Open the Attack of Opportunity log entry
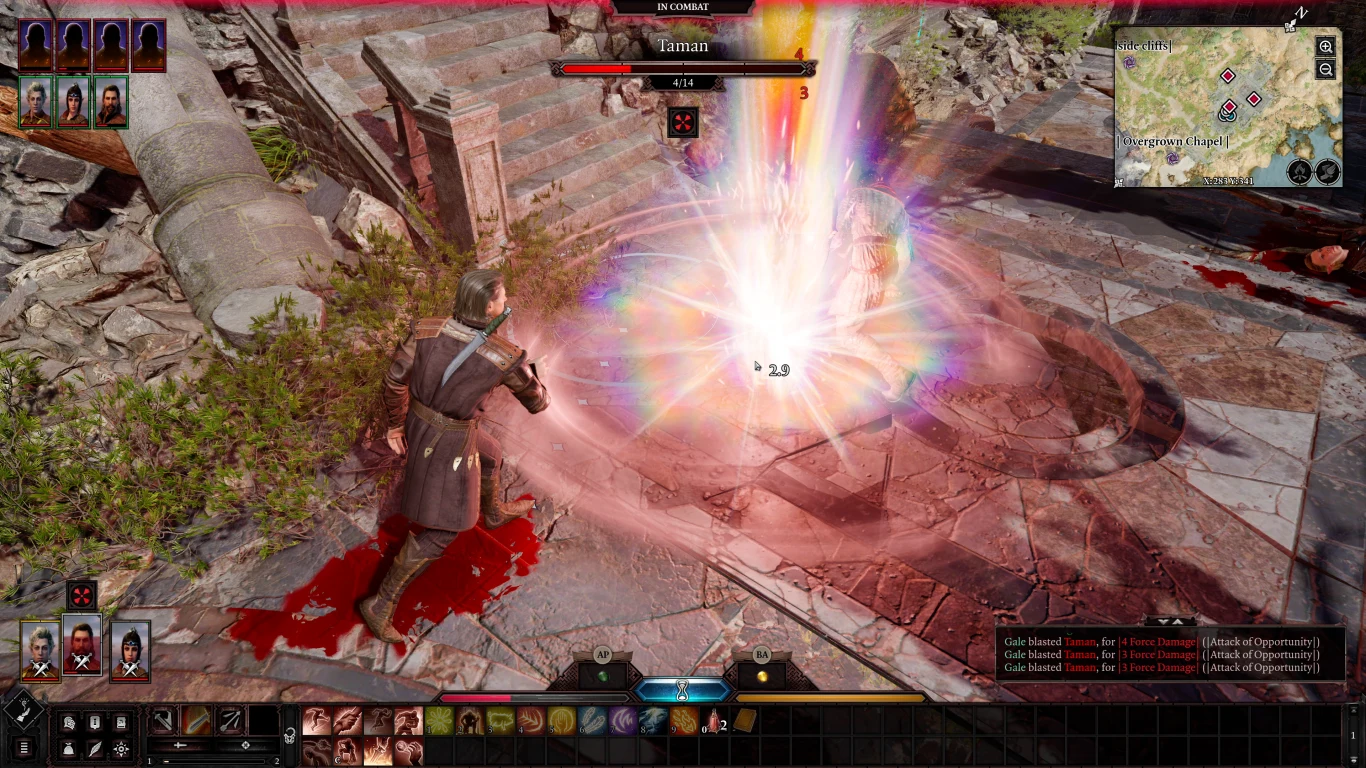 (1262, 641)
